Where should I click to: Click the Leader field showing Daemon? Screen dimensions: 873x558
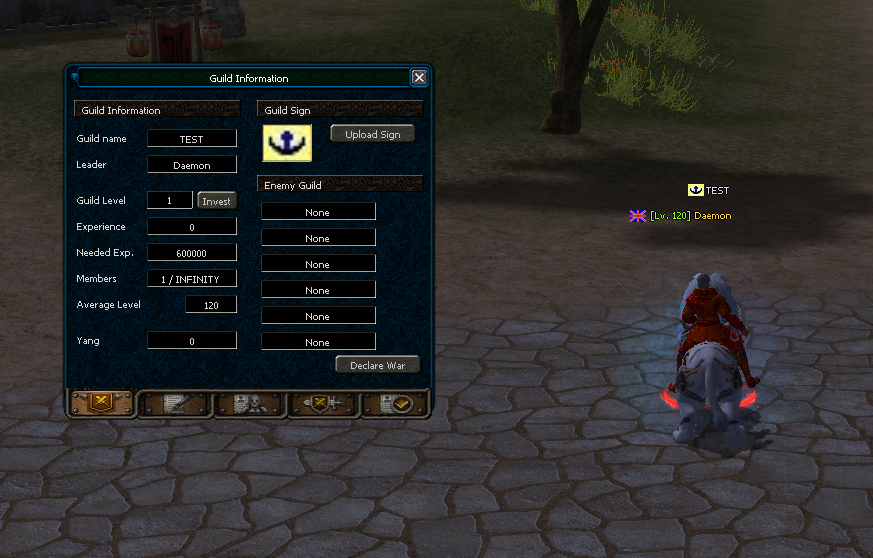[192, 165]
